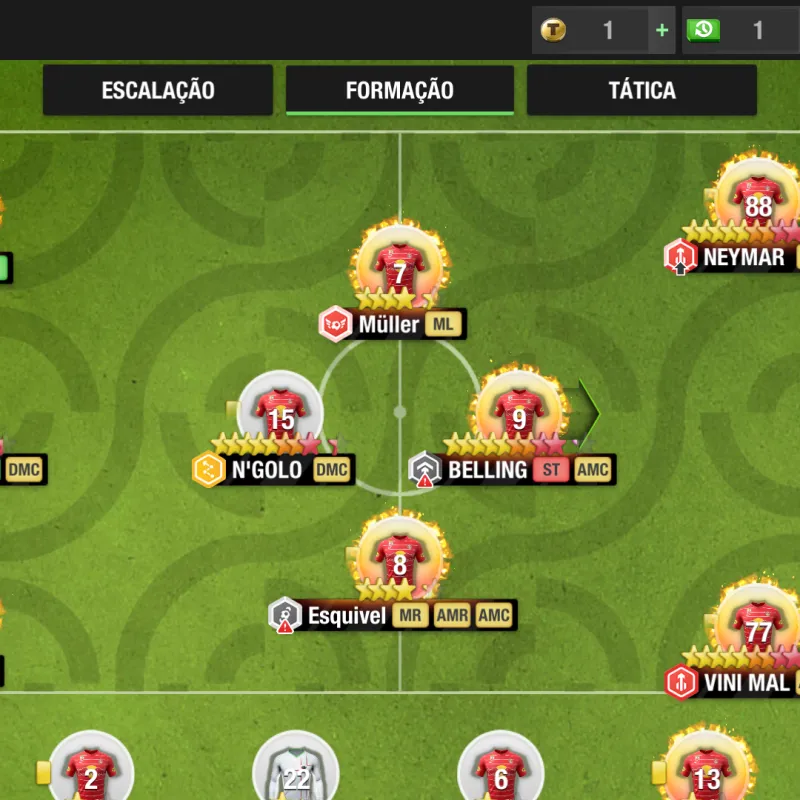This screenshot has height=800, width=800.
Task: Select VINI MAL's number 77 shirt
Action: [759, 629]
